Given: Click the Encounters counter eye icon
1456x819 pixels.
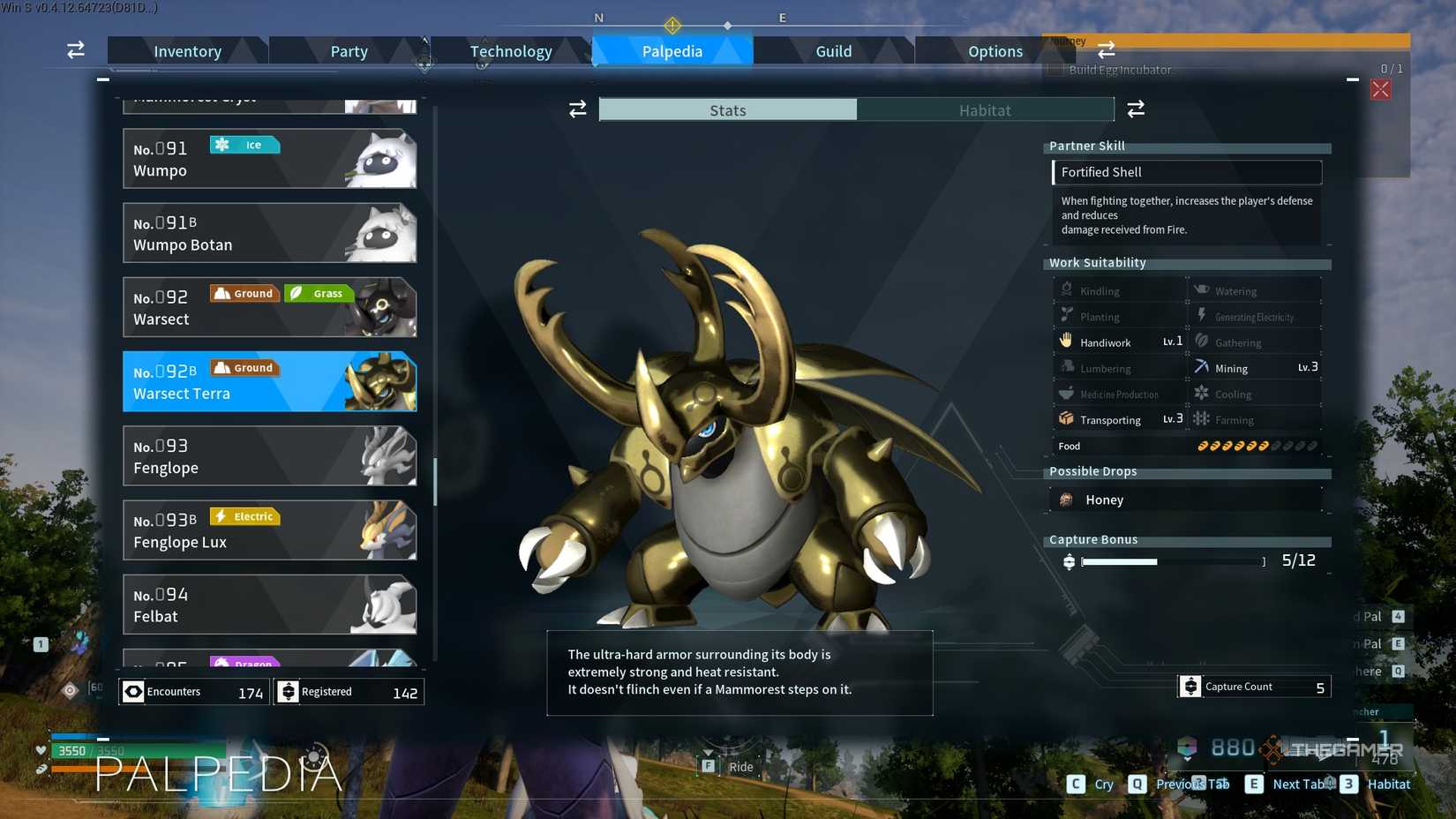Looking at the screenshot, I should [133, 691].
